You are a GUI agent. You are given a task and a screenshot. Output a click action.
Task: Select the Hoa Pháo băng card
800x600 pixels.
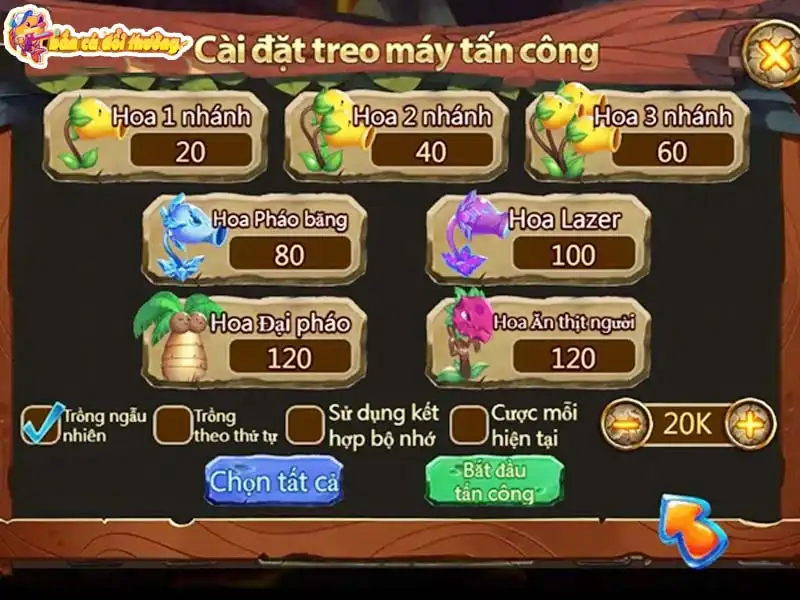coord(253,238)
